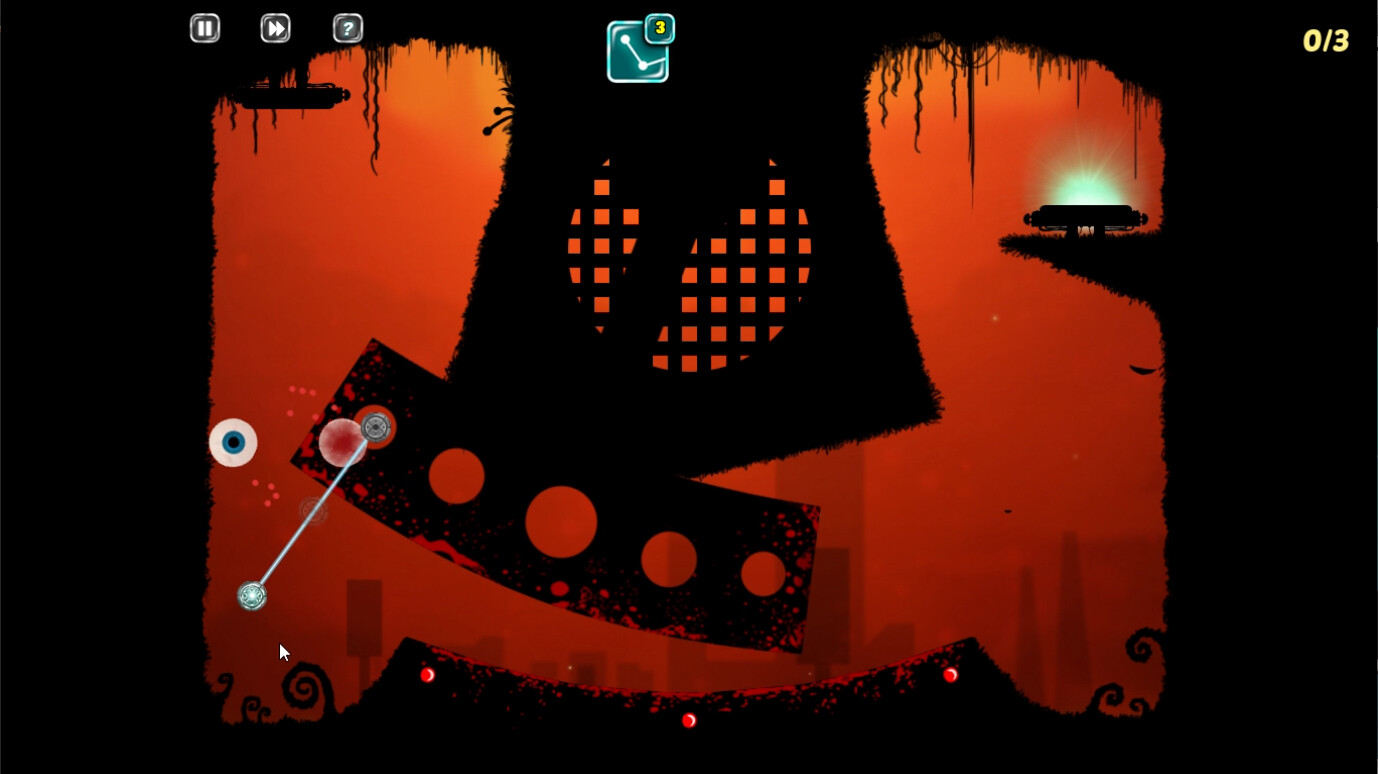Click the yellow '3' link counter badge
Screen dimensions: 1378x774
659,29
